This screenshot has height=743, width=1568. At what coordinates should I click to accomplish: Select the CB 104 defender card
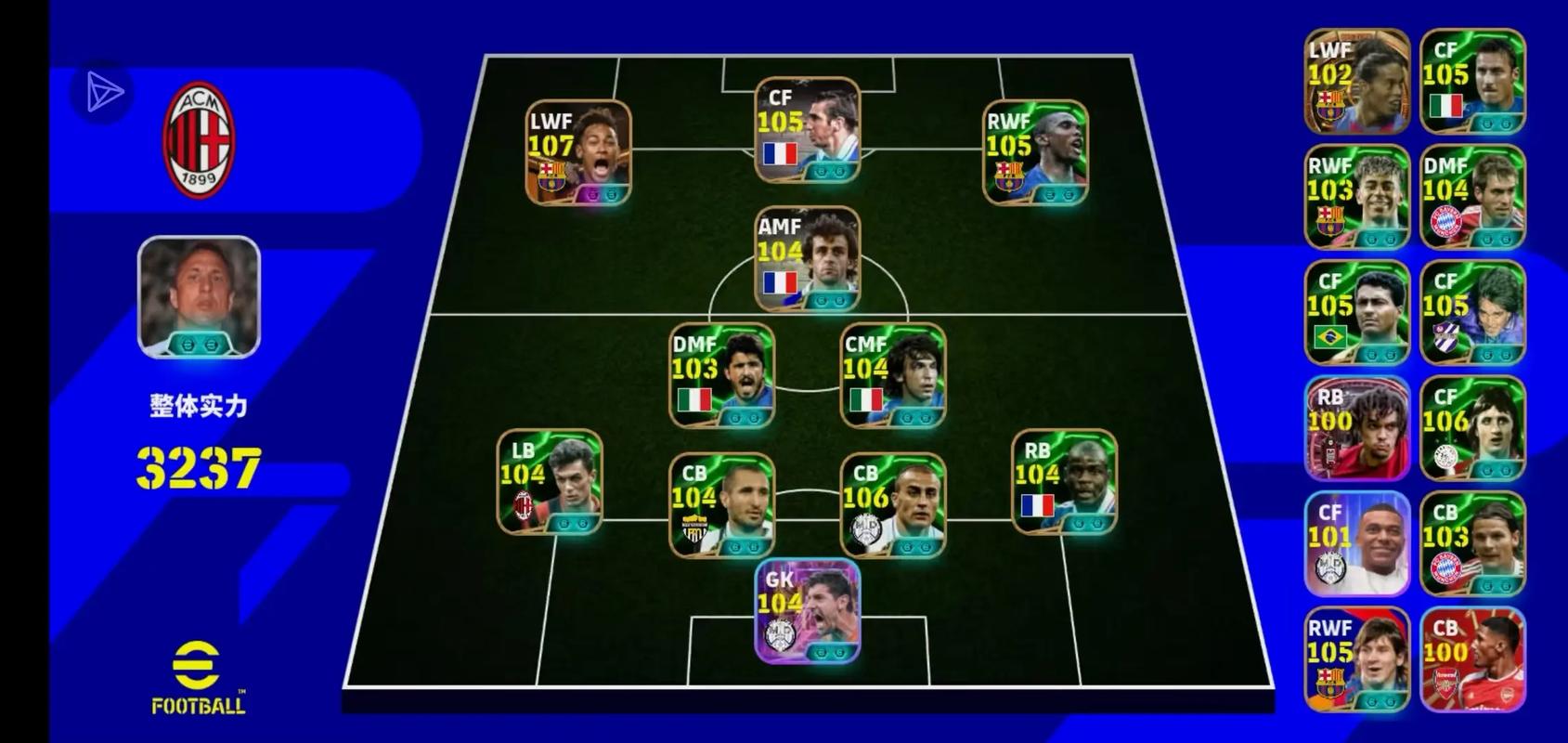point(721,505)
